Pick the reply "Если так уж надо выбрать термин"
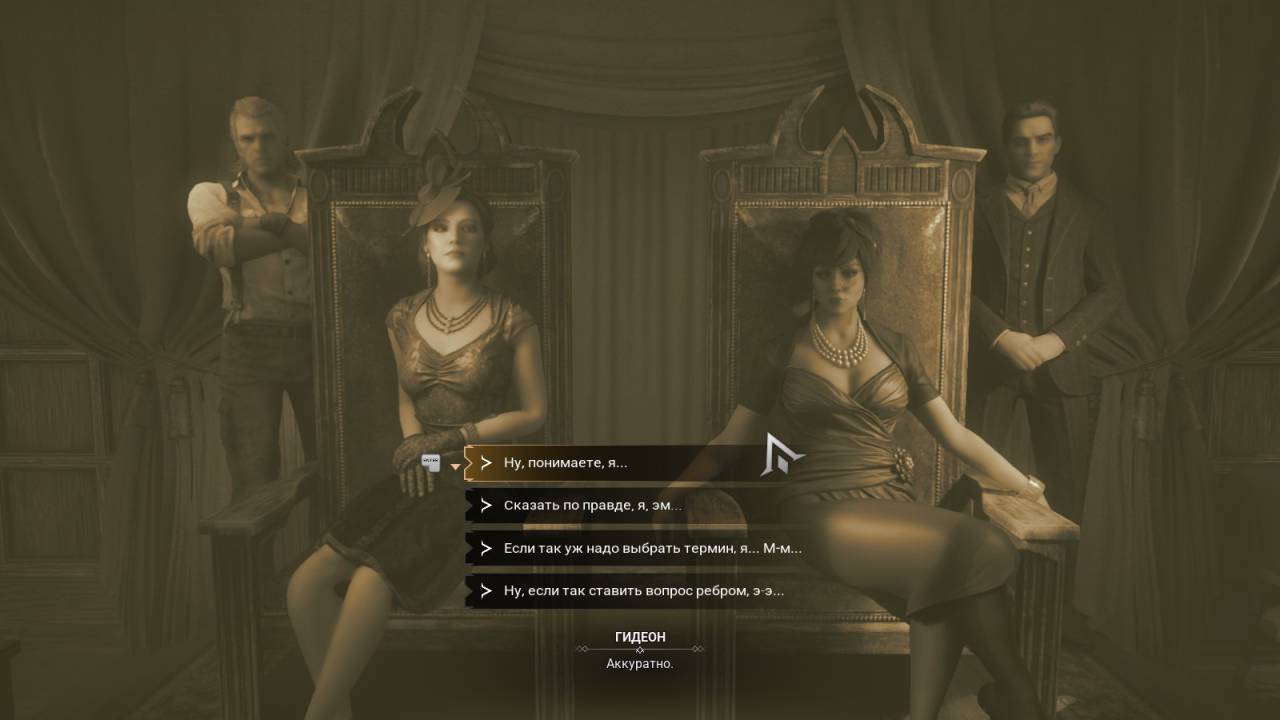1280x720 pixels. click(652, 548)
